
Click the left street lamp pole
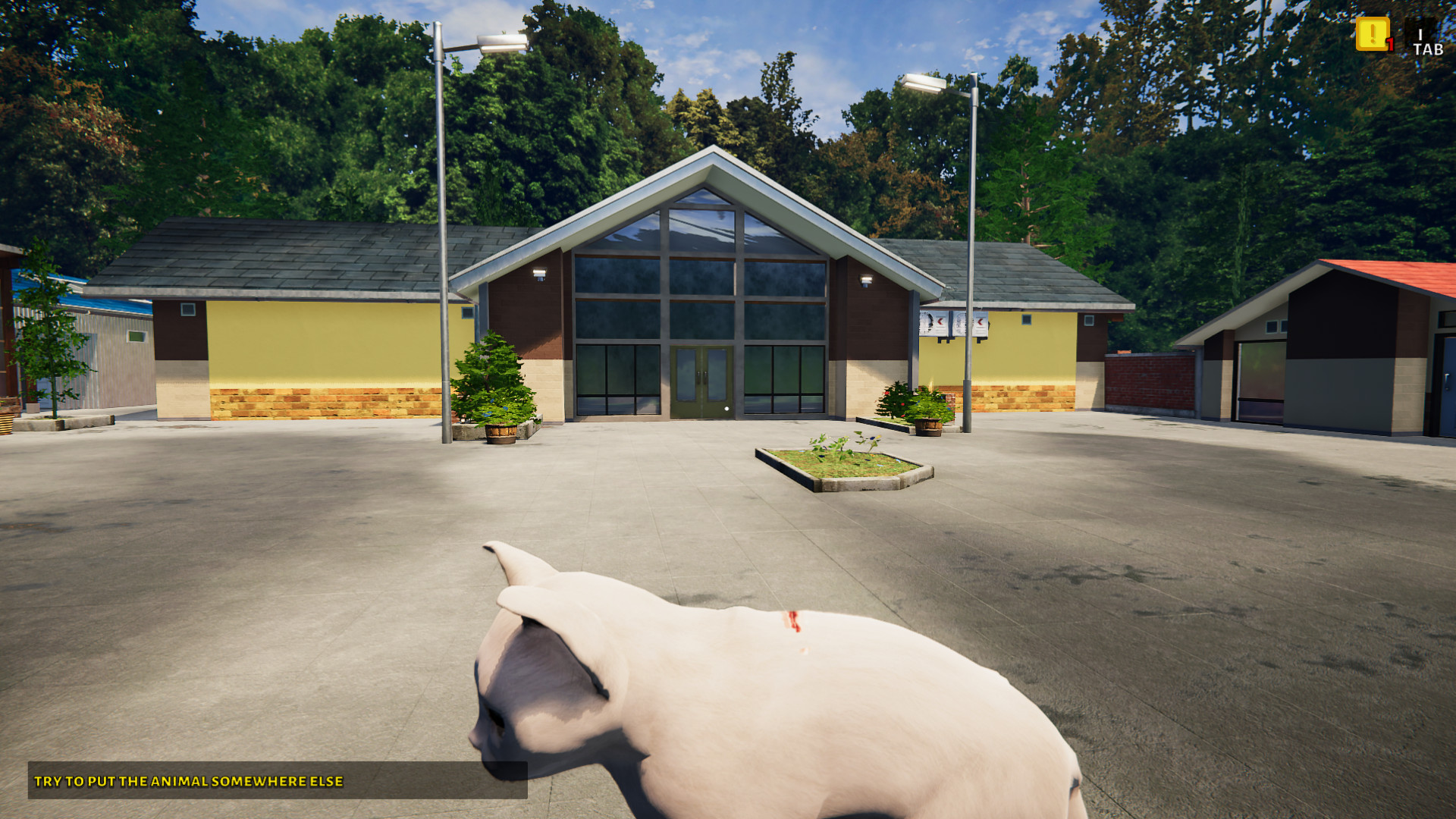click(444, 265)
